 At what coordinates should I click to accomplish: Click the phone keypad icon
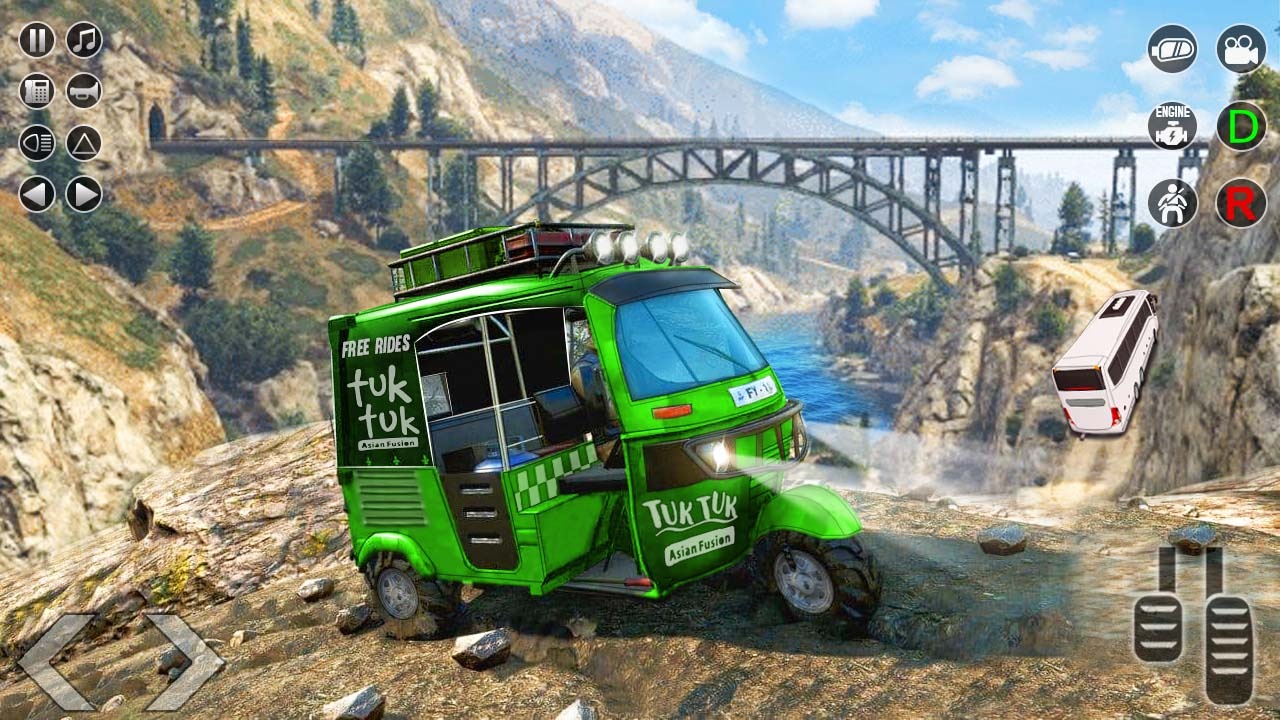(x=38, y=91)
